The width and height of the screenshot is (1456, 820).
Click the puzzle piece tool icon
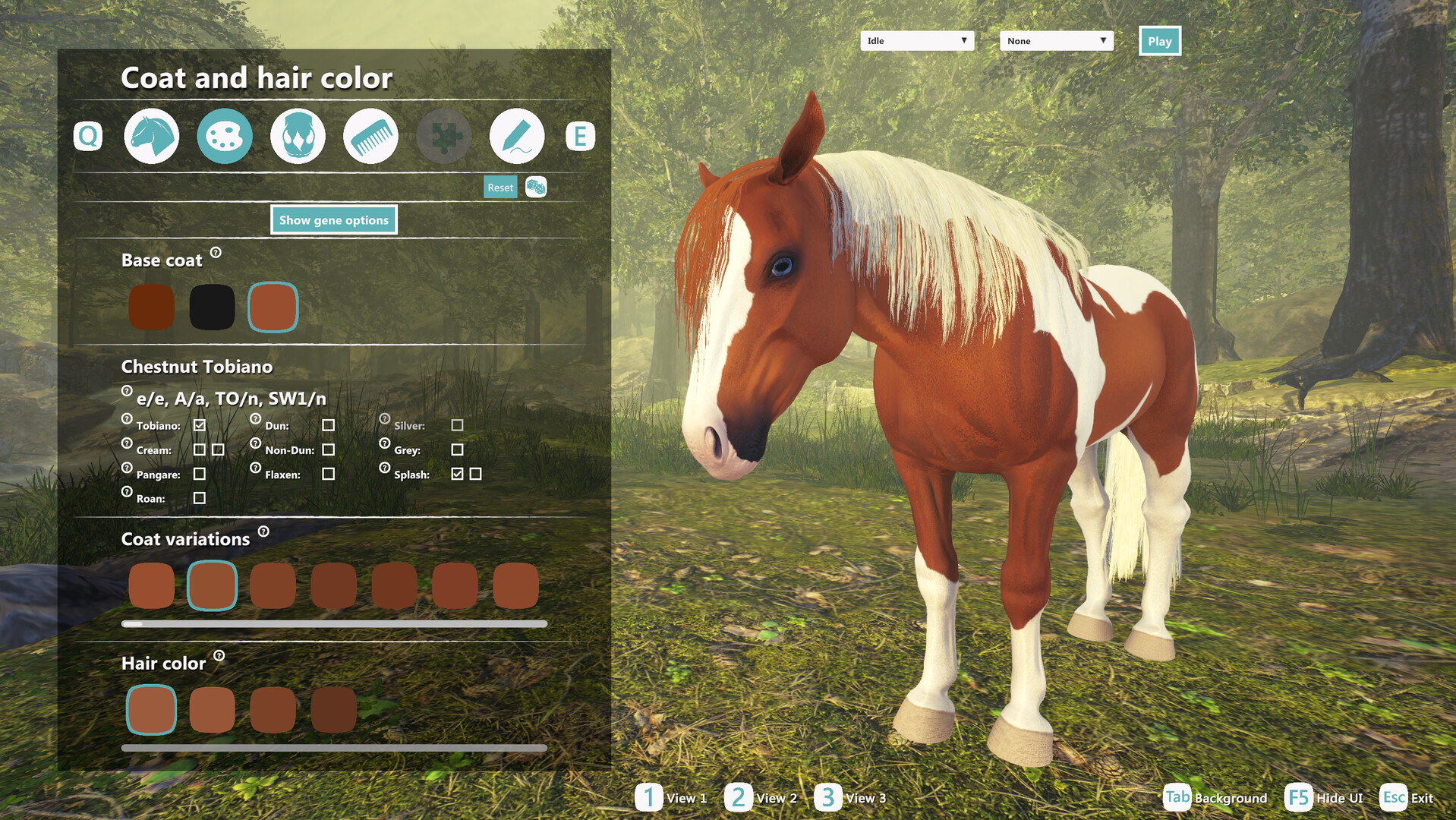click(x=443, y=137)
